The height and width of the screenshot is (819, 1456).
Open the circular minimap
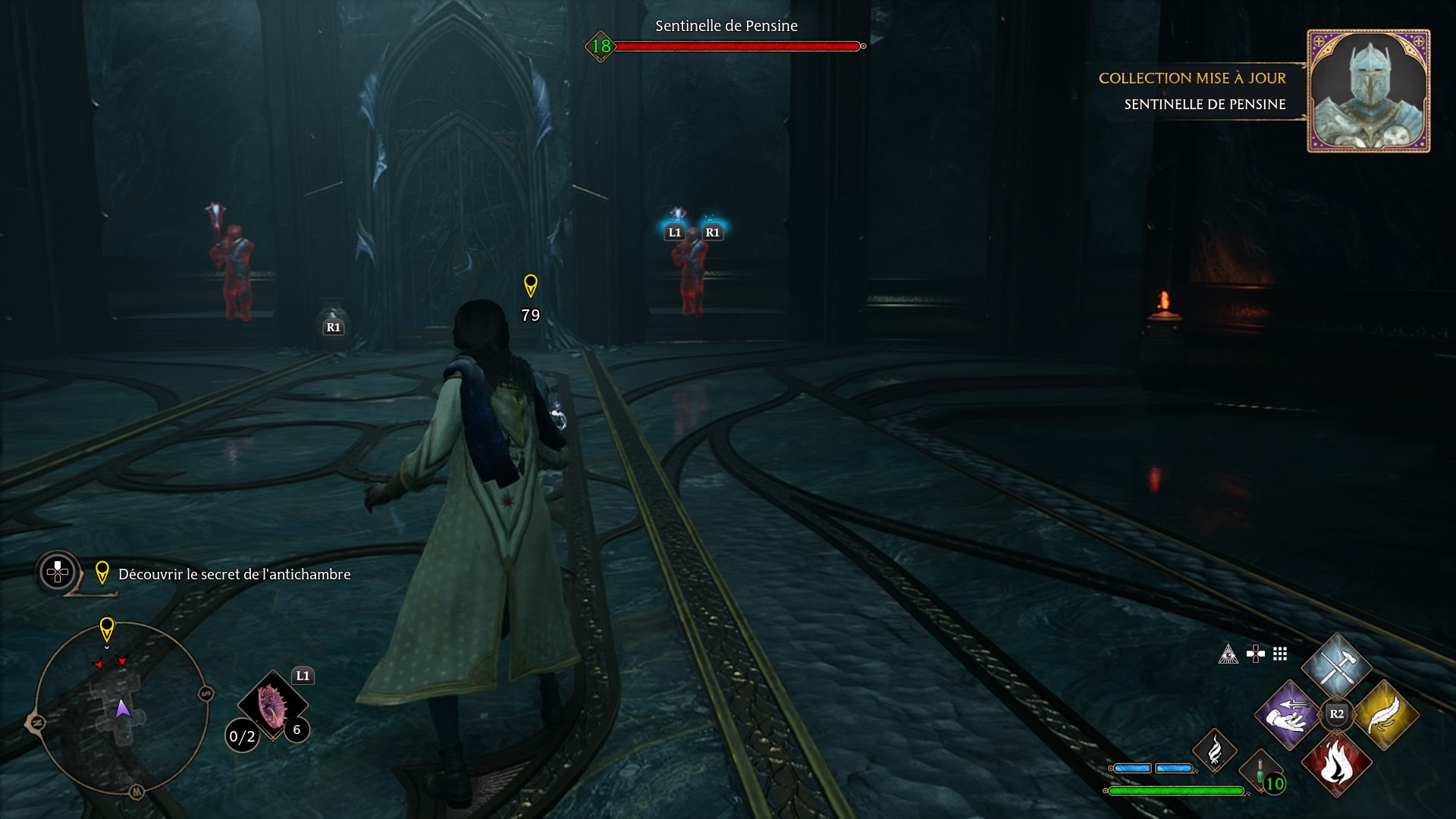click(121, 708)
